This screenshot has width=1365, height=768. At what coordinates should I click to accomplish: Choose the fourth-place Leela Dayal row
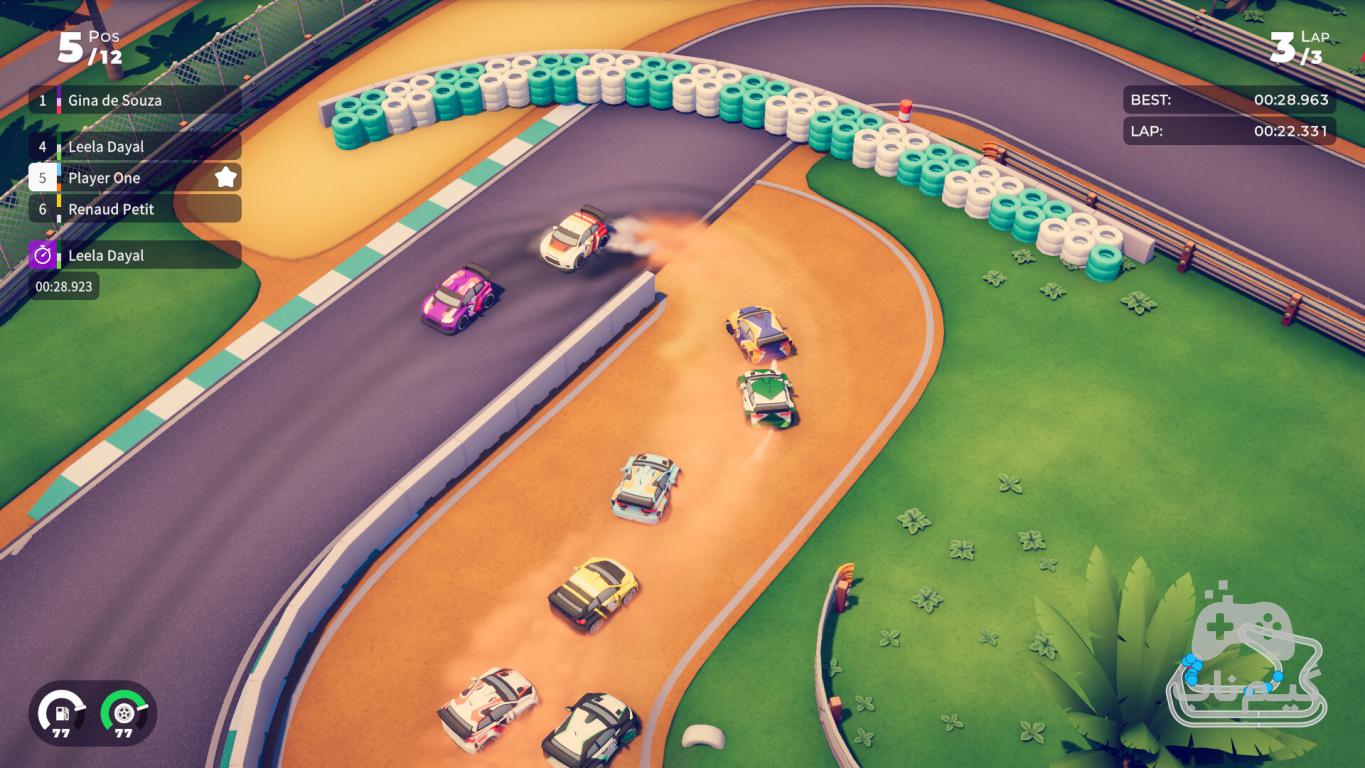click(x=135, y=147)
